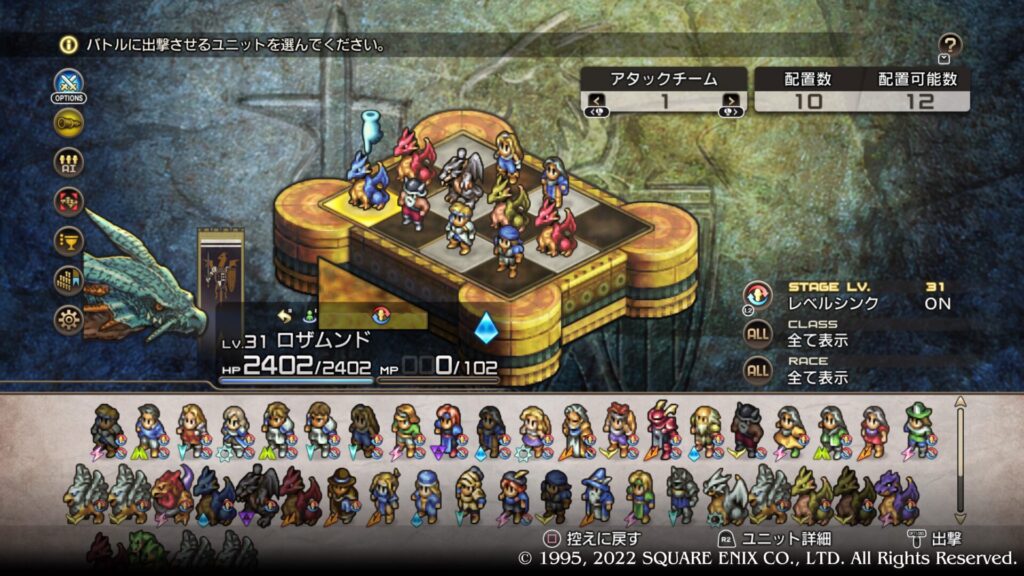Open the RACE filter ALL button
1024x576 pixels.
[x=758, y=370]
